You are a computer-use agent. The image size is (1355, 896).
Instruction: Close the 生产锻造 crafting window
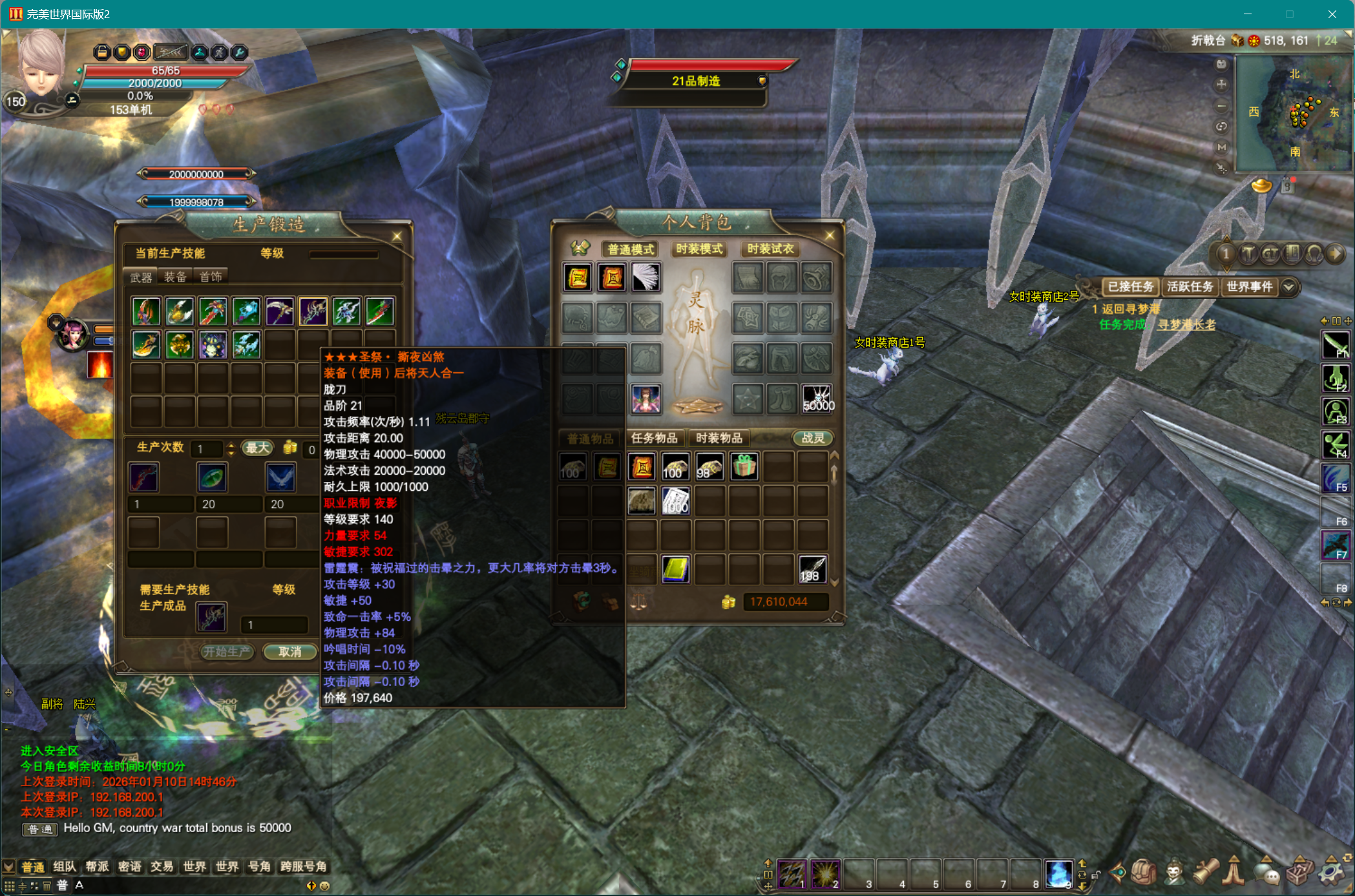tap(397, 236)
